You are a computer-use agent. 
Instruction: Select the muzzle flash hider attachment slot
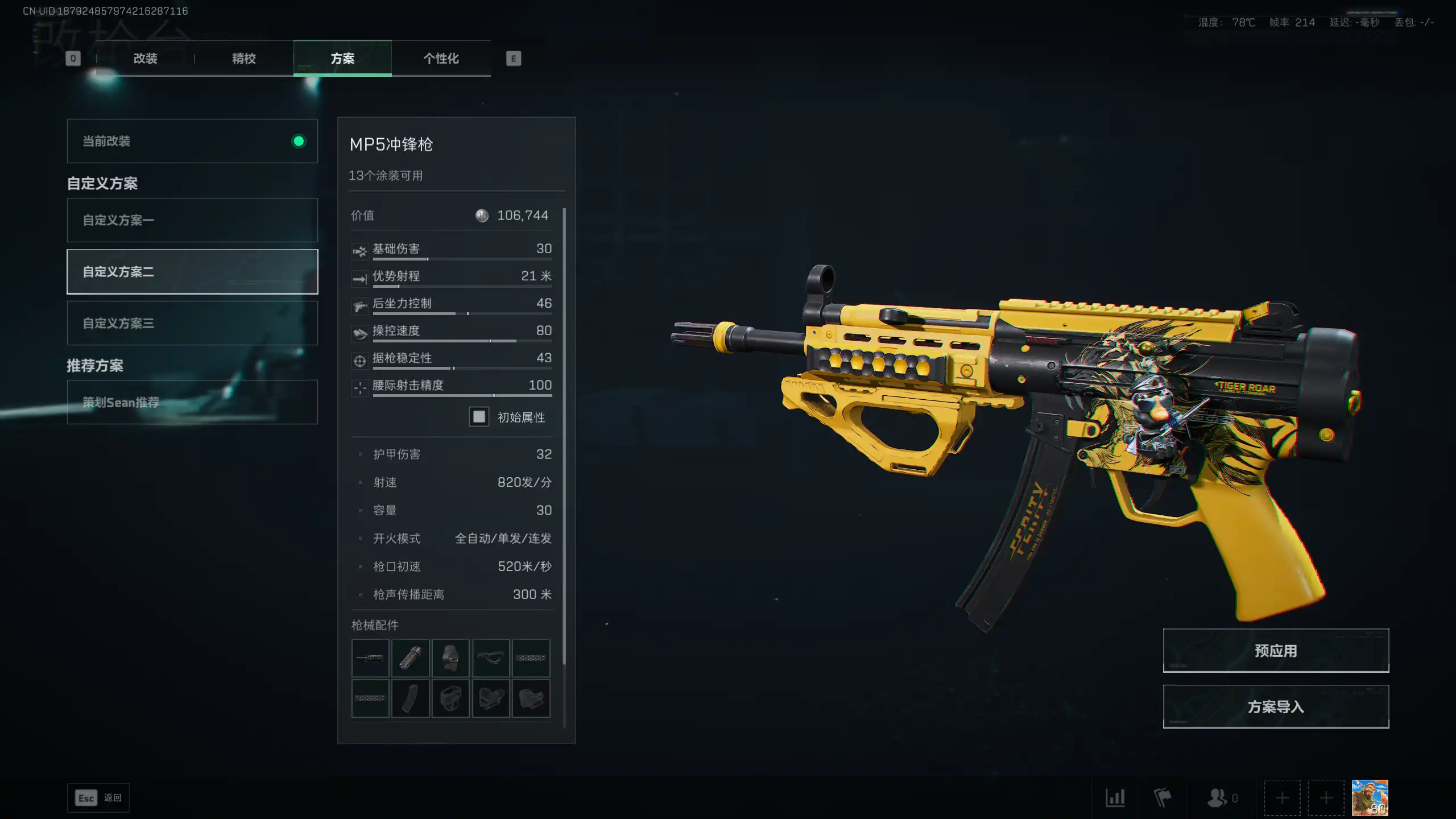(411, 658)
